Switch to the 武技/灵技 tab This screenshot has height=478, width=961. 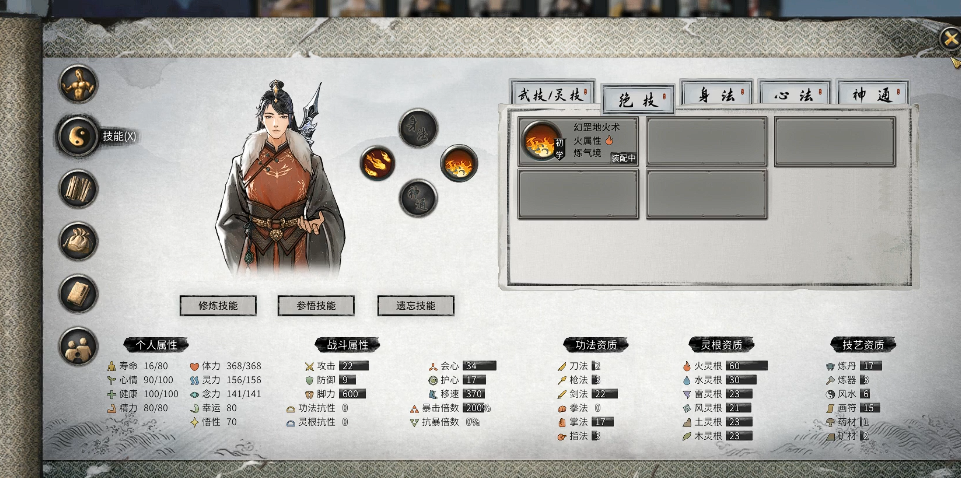[x=552, y=96]
